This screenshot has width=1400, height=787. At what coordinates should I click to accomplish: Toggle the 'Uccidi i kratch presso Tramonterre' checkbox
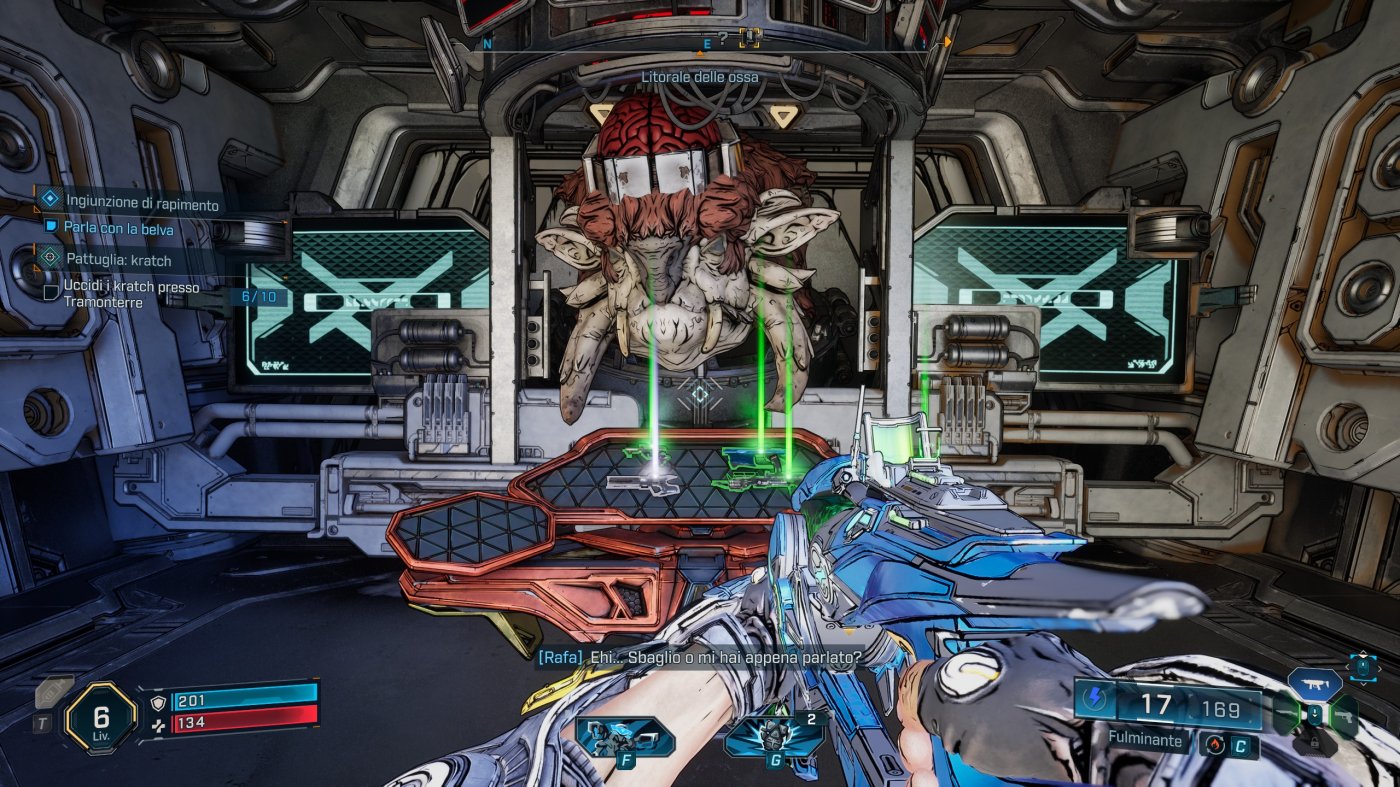[50, 292]
